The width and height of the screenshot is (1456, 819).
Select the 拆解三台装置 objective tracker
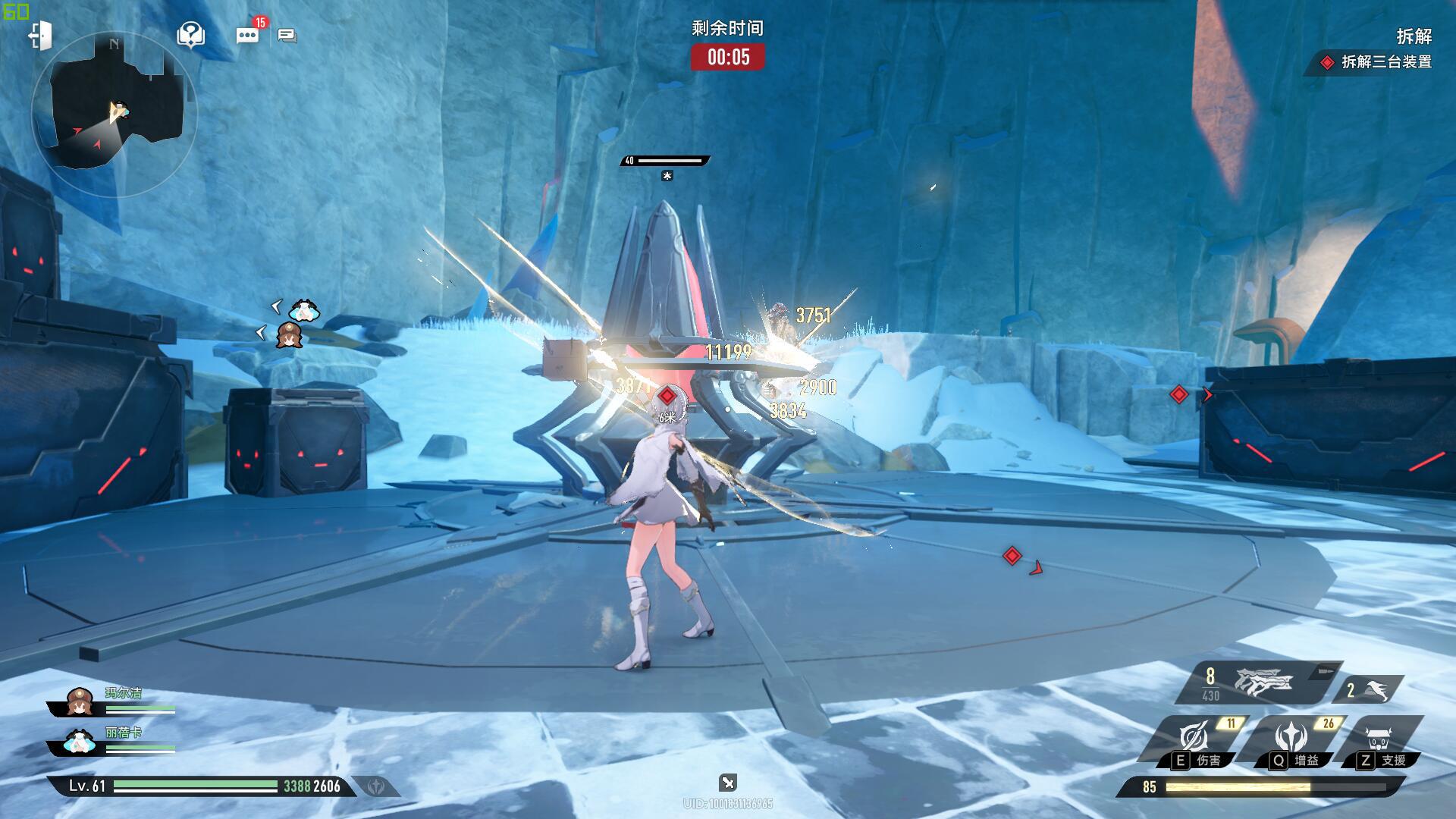[x=1377, y=62]
